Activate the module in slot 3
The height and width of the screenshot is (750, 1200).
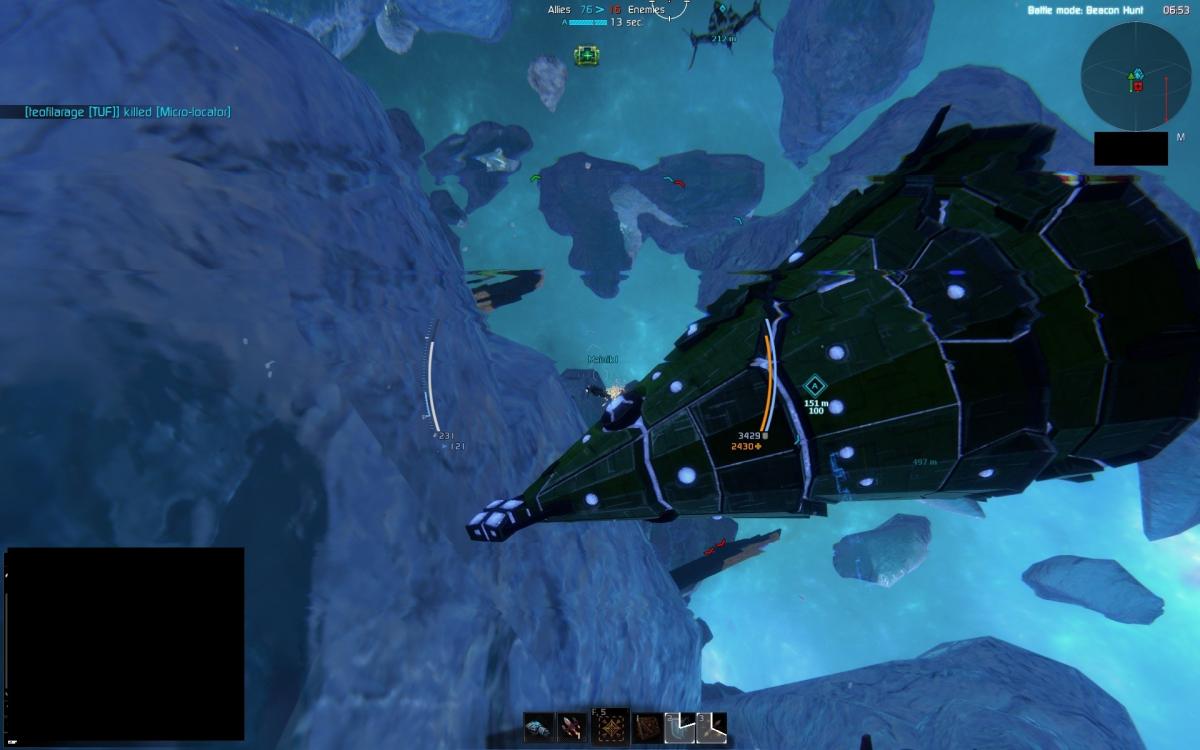coord(712,727)
